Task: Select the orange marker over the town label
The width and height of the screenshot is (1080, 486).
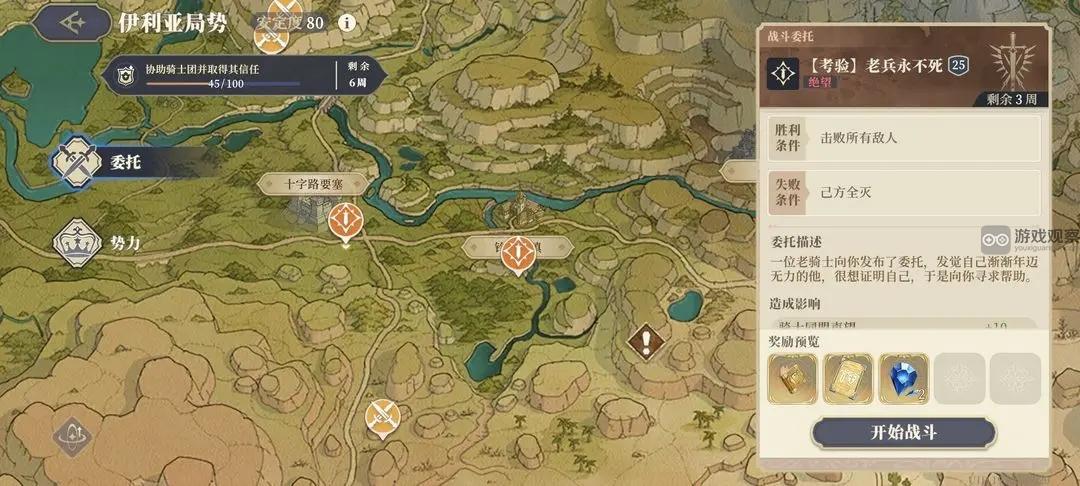Action: click(517, 254)
